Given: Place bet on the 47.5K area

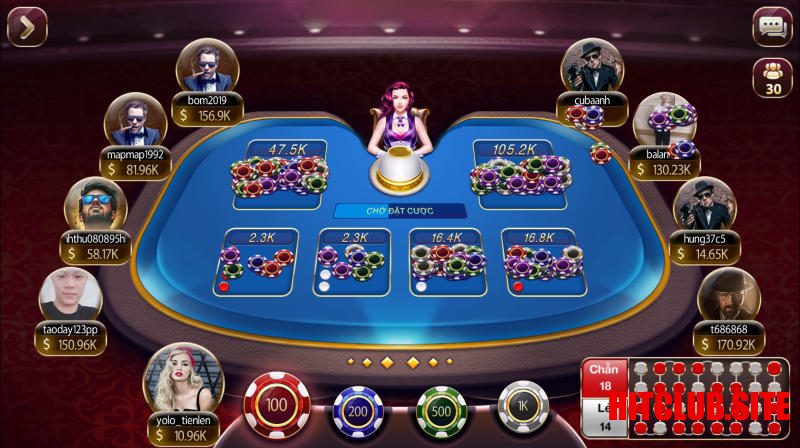Looking at the screenshot, I should tap(280, 174).
